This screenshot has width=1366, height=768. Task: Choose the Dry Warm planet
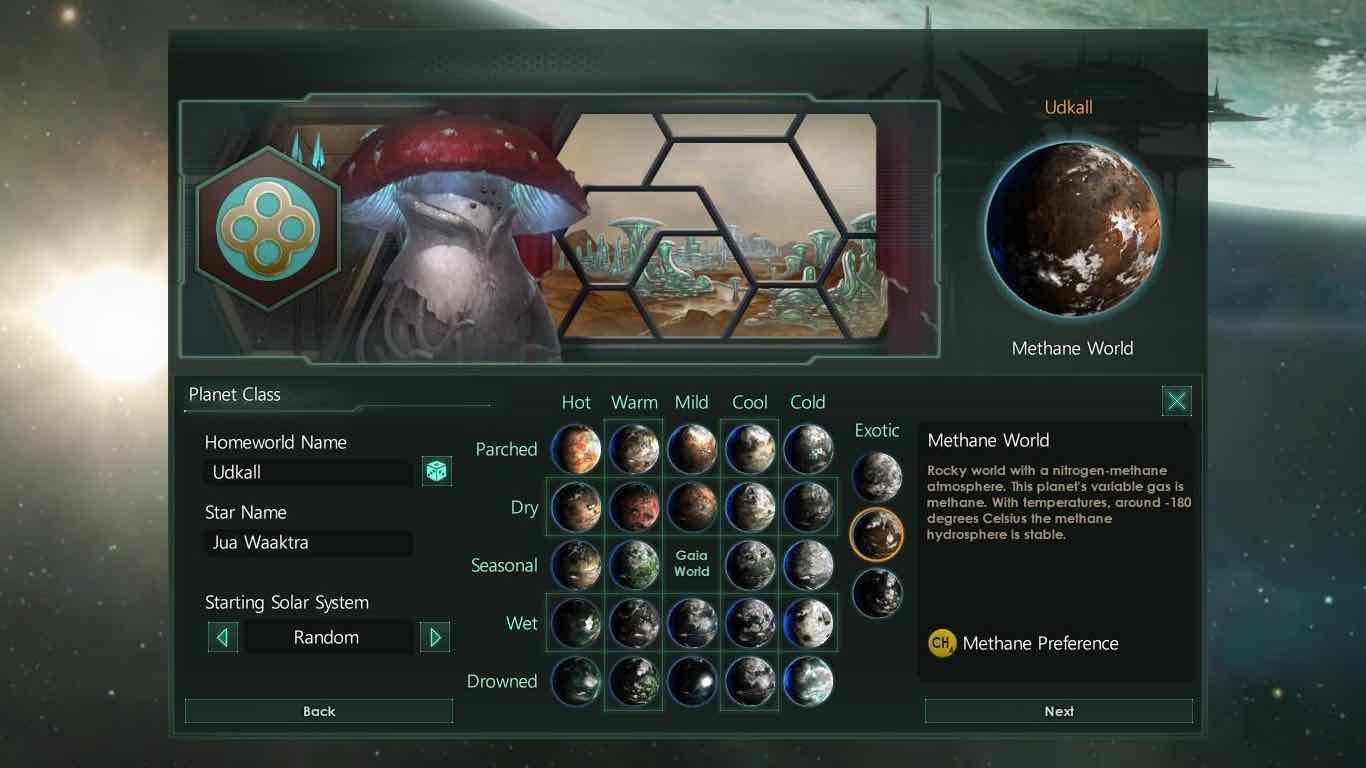click(634, 507)
